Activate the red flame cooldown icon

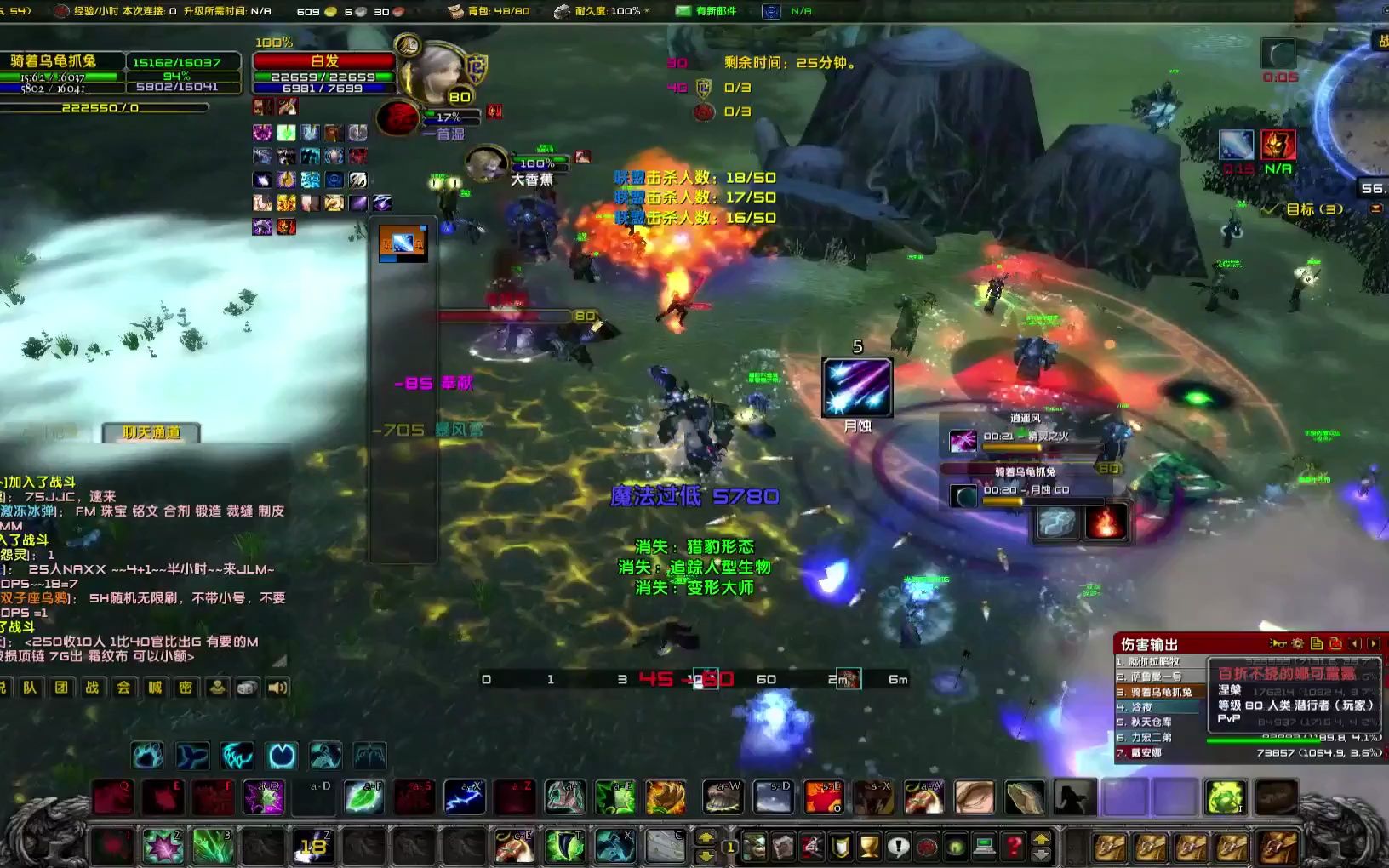tap(1106, 523)
